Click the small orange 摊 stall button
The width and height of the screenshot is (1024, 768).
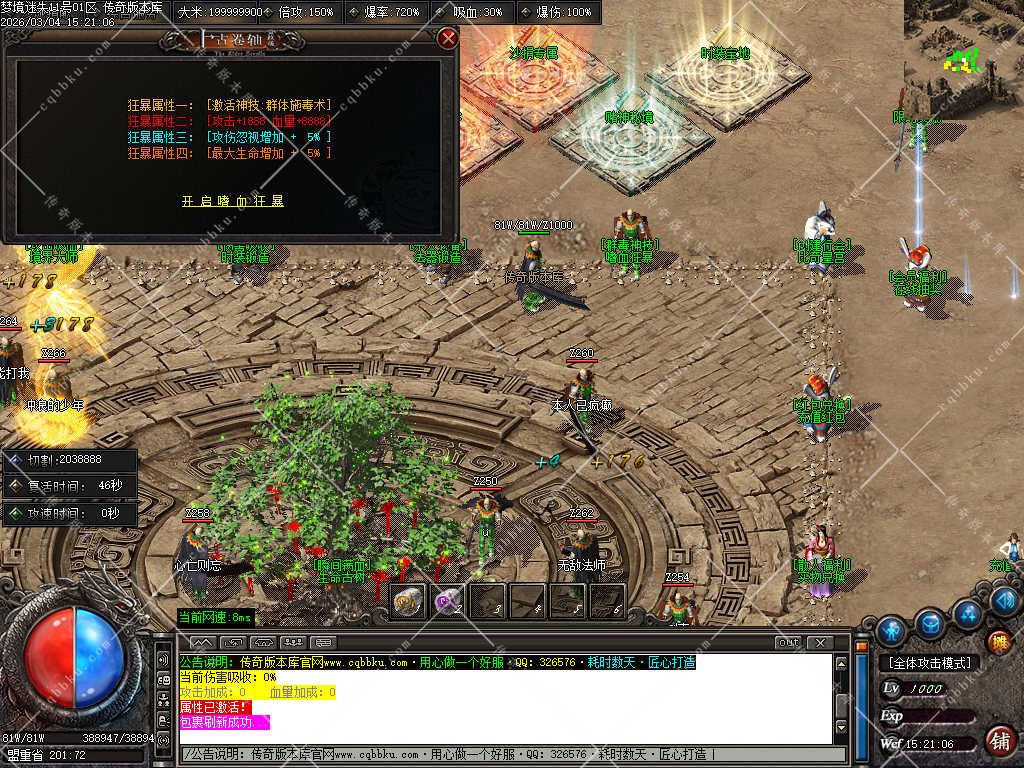(x=998, y=641)
